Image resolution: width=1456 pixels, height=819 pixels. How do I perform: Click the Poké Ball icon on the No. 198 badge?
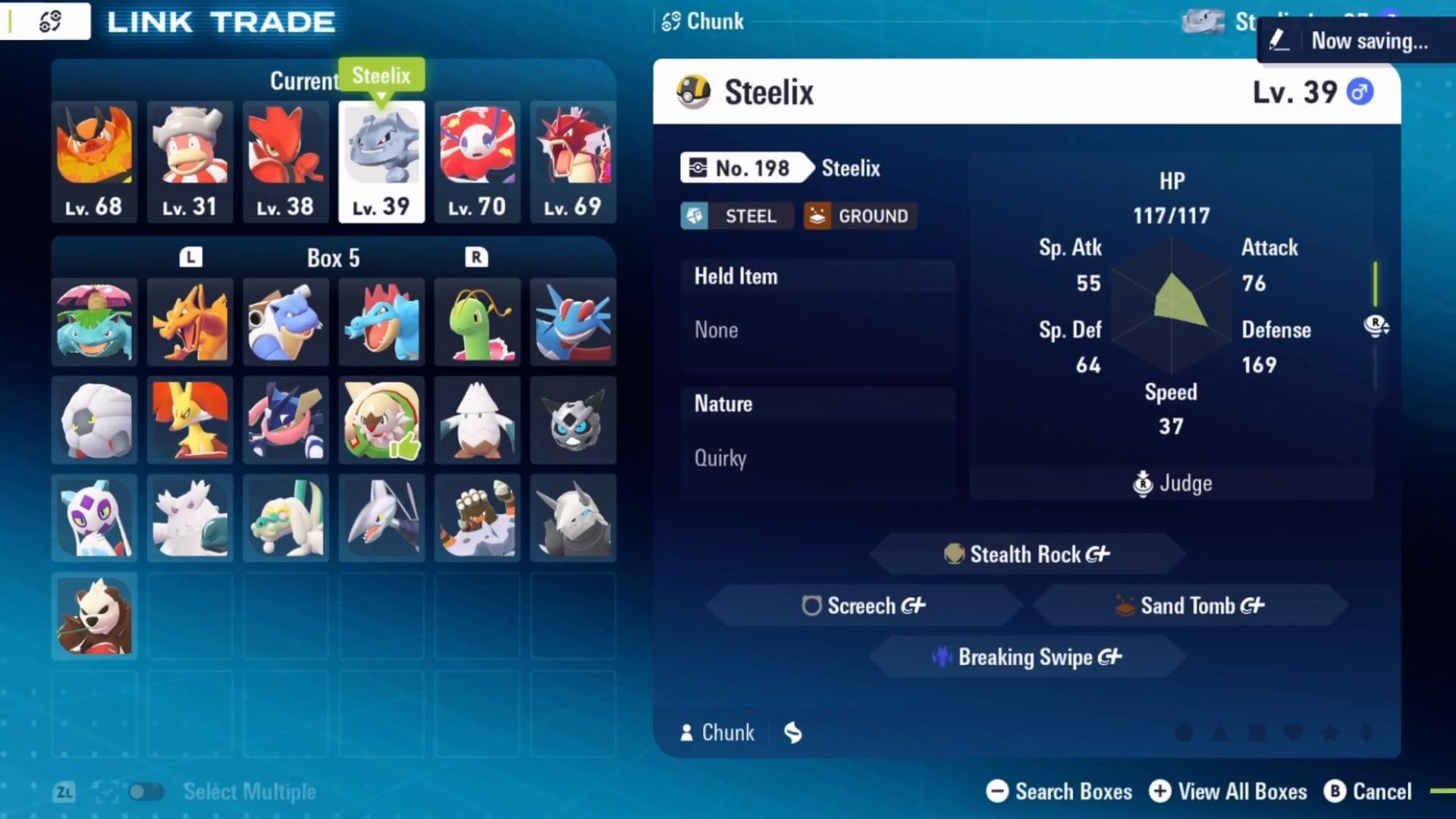click(x=698, y=168)
